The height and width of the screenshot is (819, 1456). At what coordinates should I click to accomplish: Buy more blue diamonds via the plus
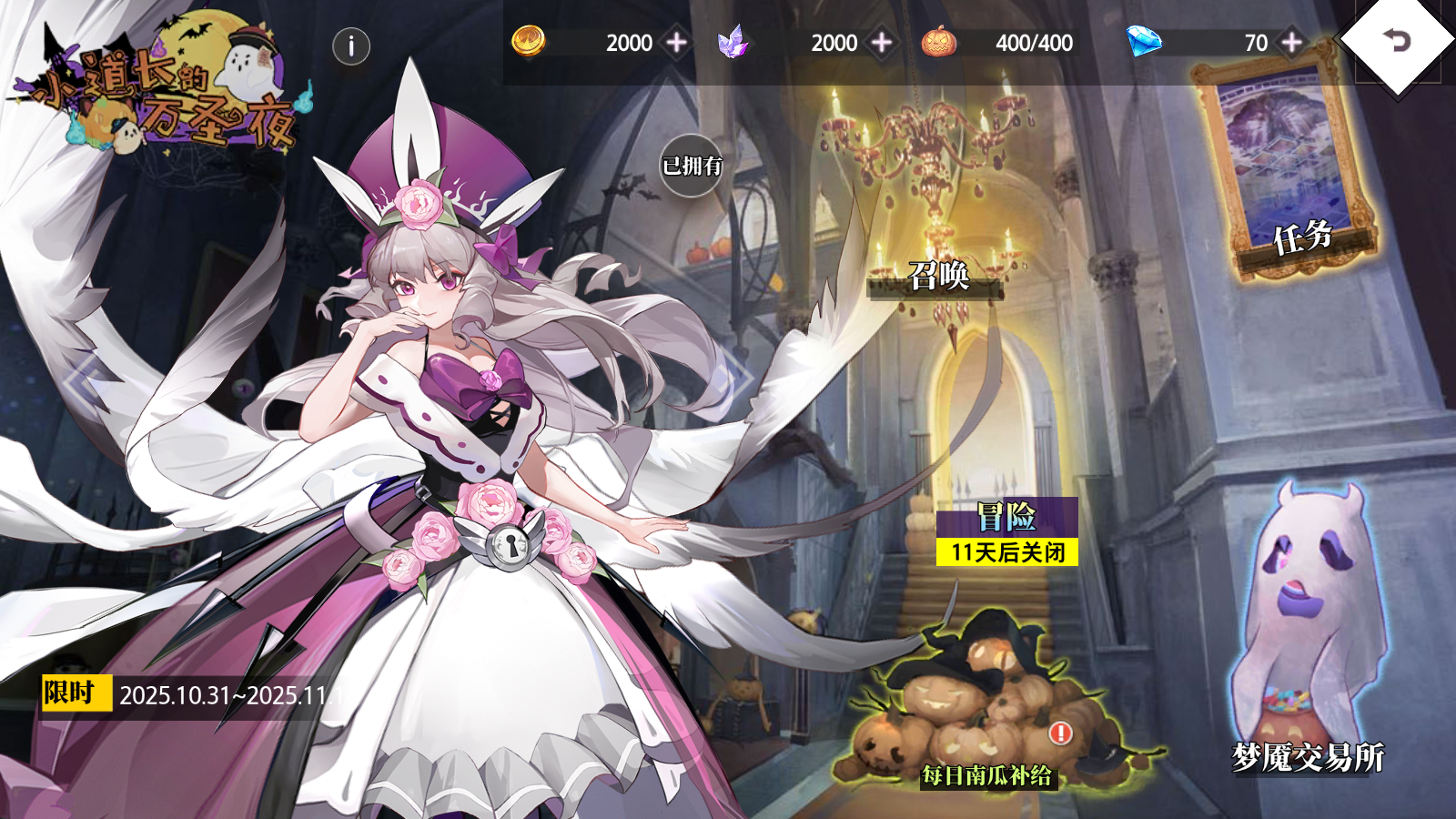(x=1292, y=43)
